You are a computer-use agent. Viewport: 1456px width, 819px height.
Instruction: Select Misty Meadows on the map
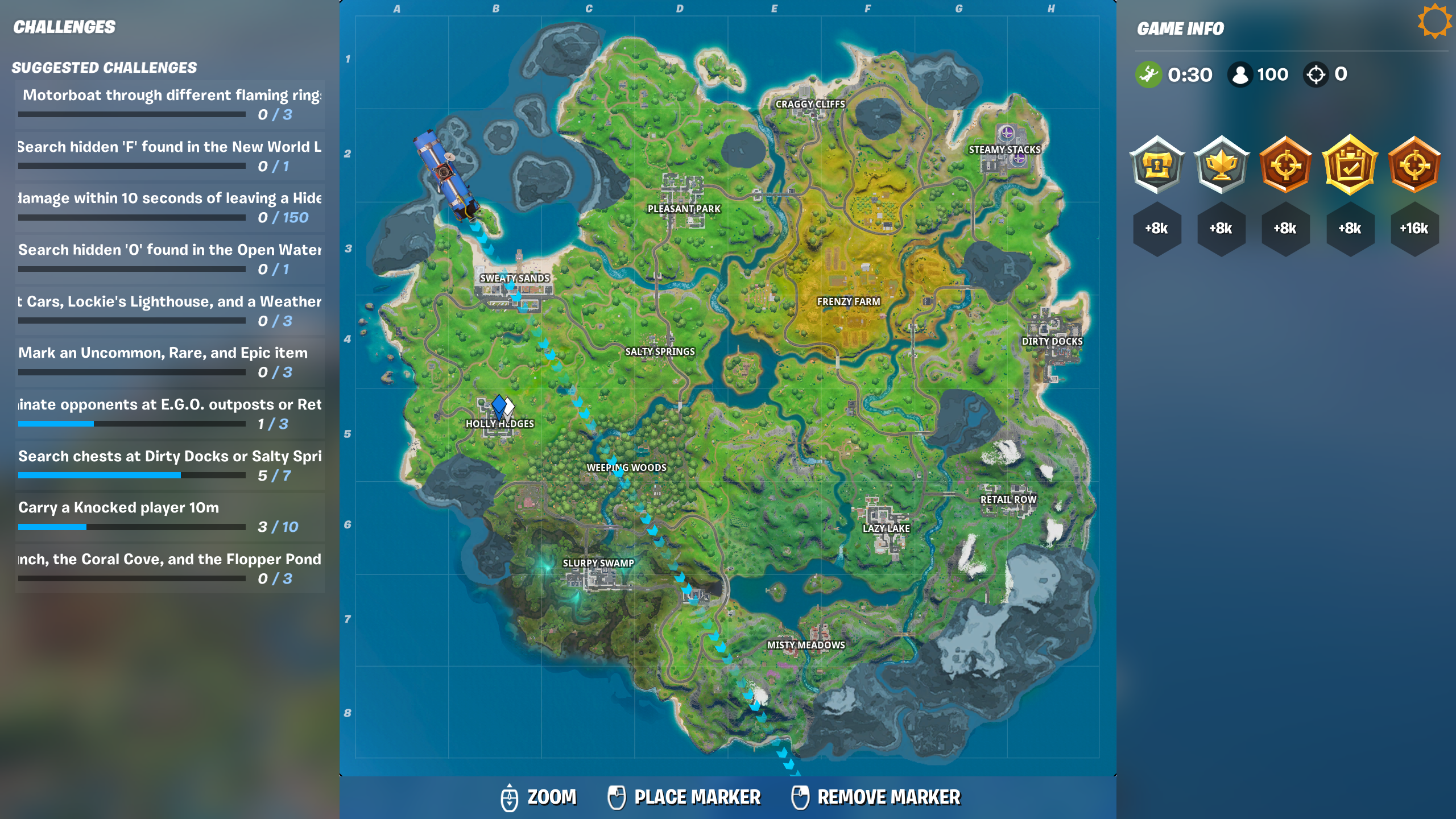(805, 644)
